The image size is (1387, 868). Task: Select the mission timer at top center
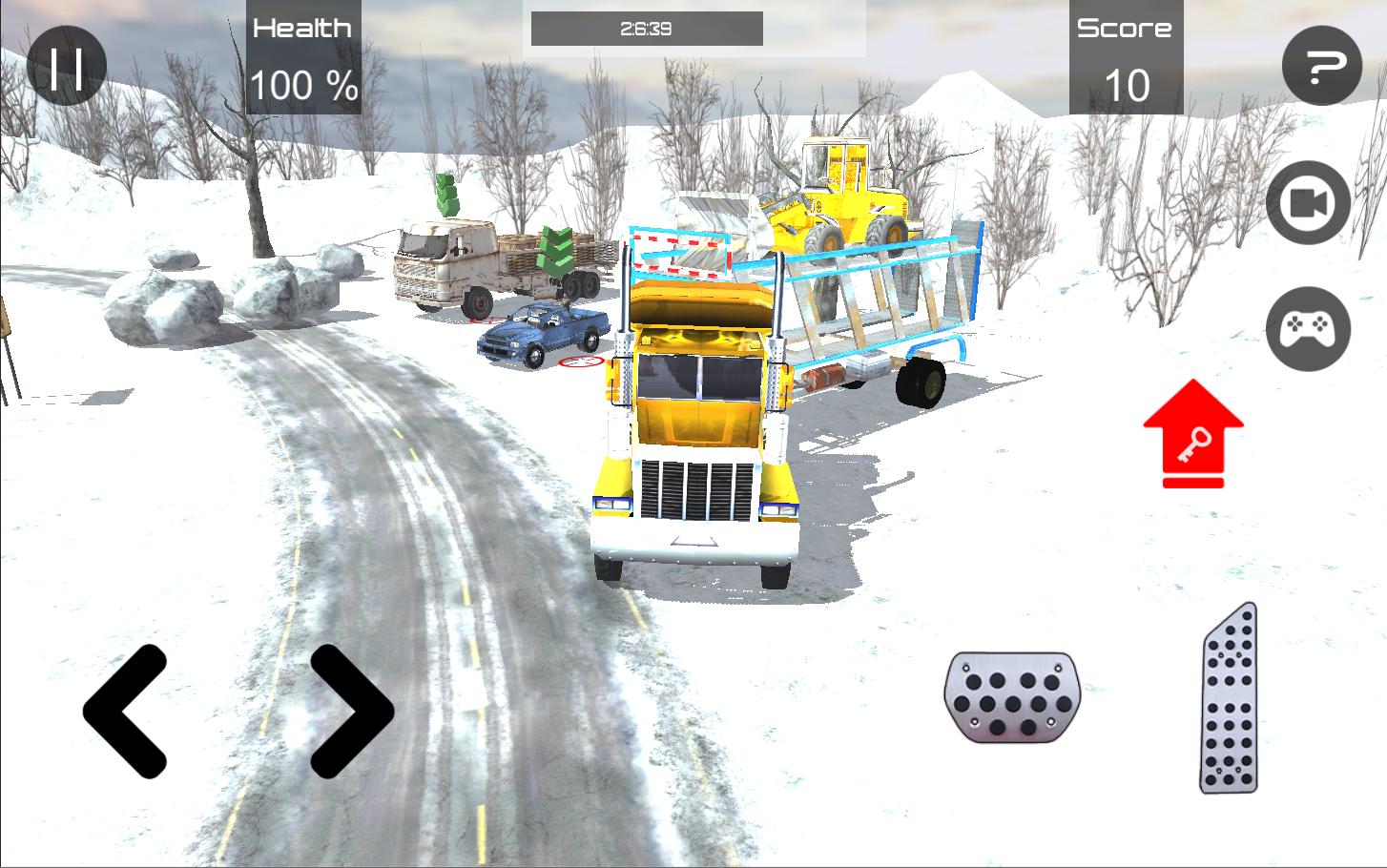coord(646,28)
